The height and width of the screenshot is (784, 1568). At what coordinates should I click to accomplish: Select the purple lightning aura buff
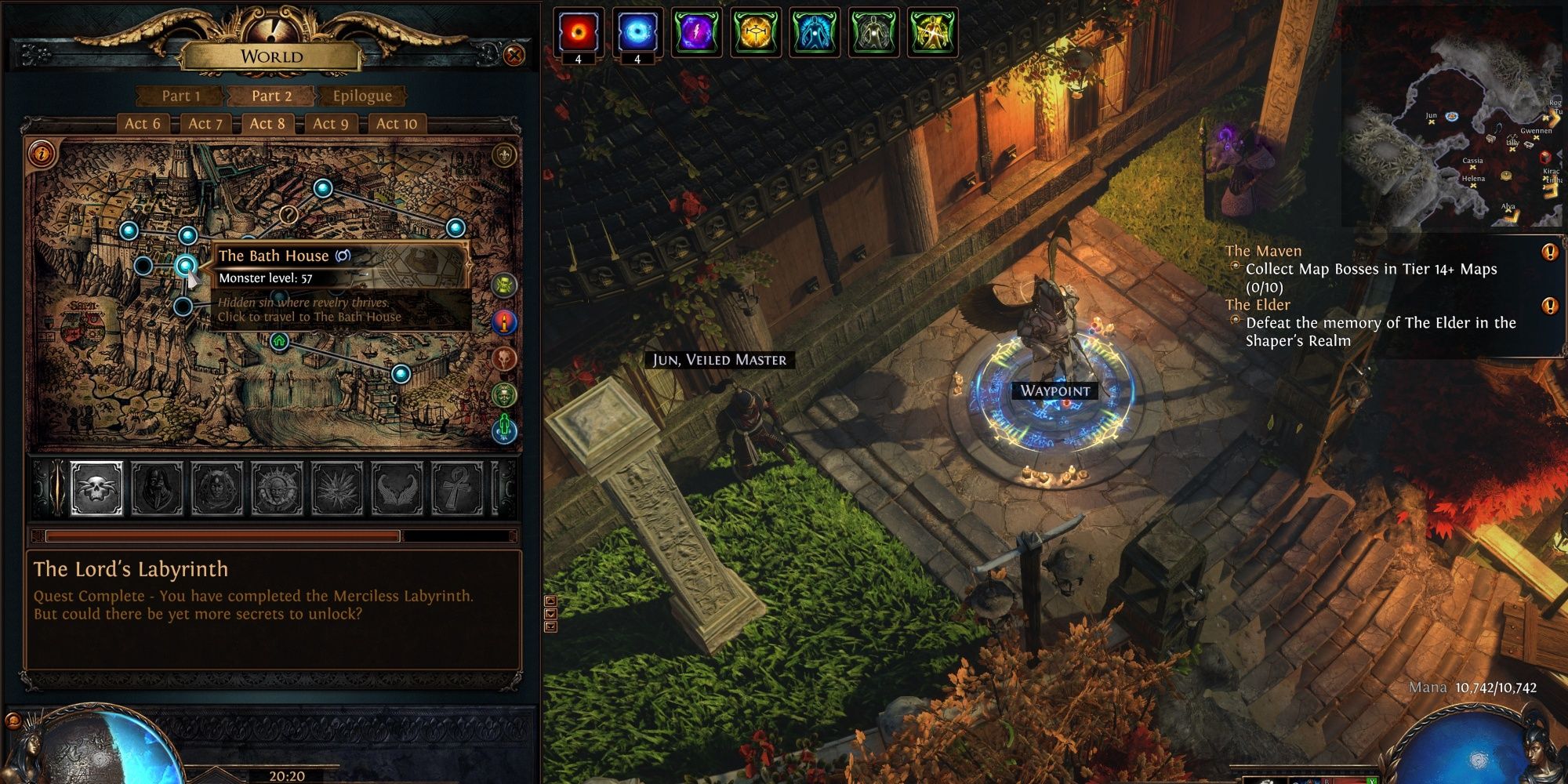coord(696,32)
